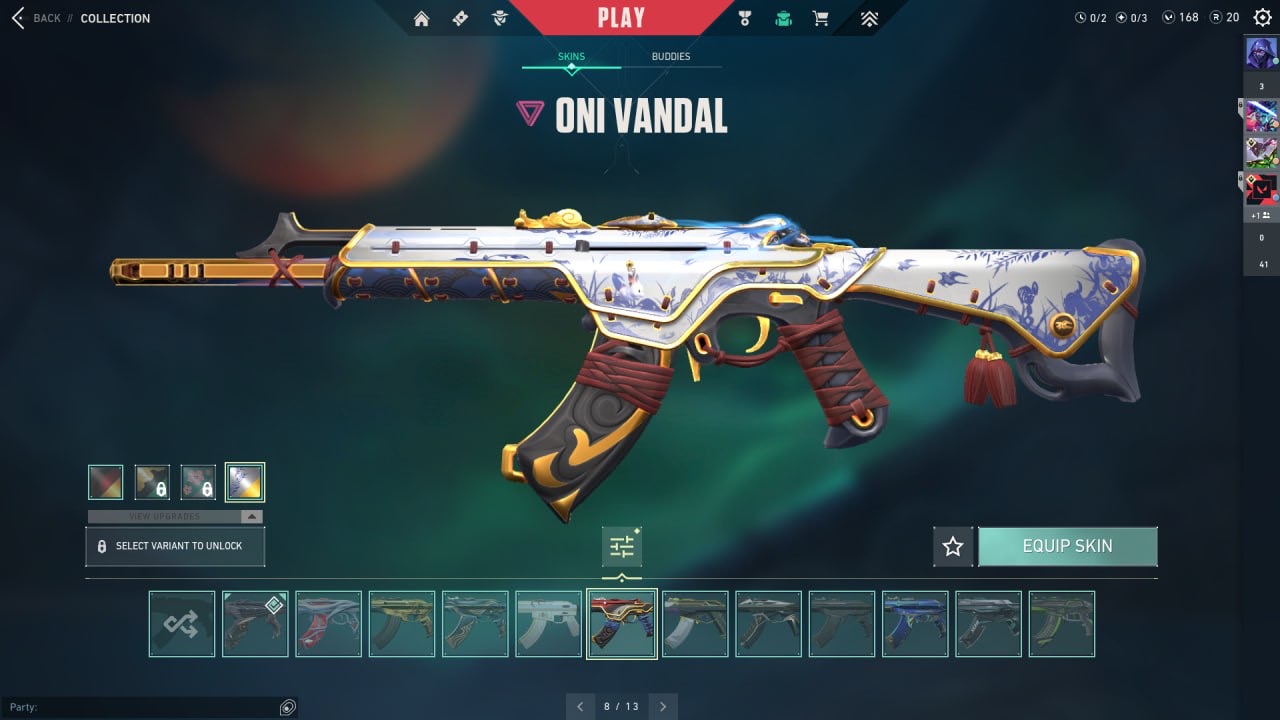Choose the white and gold variant swatch
Screen dimensions: 1280x720
(245, 482)
